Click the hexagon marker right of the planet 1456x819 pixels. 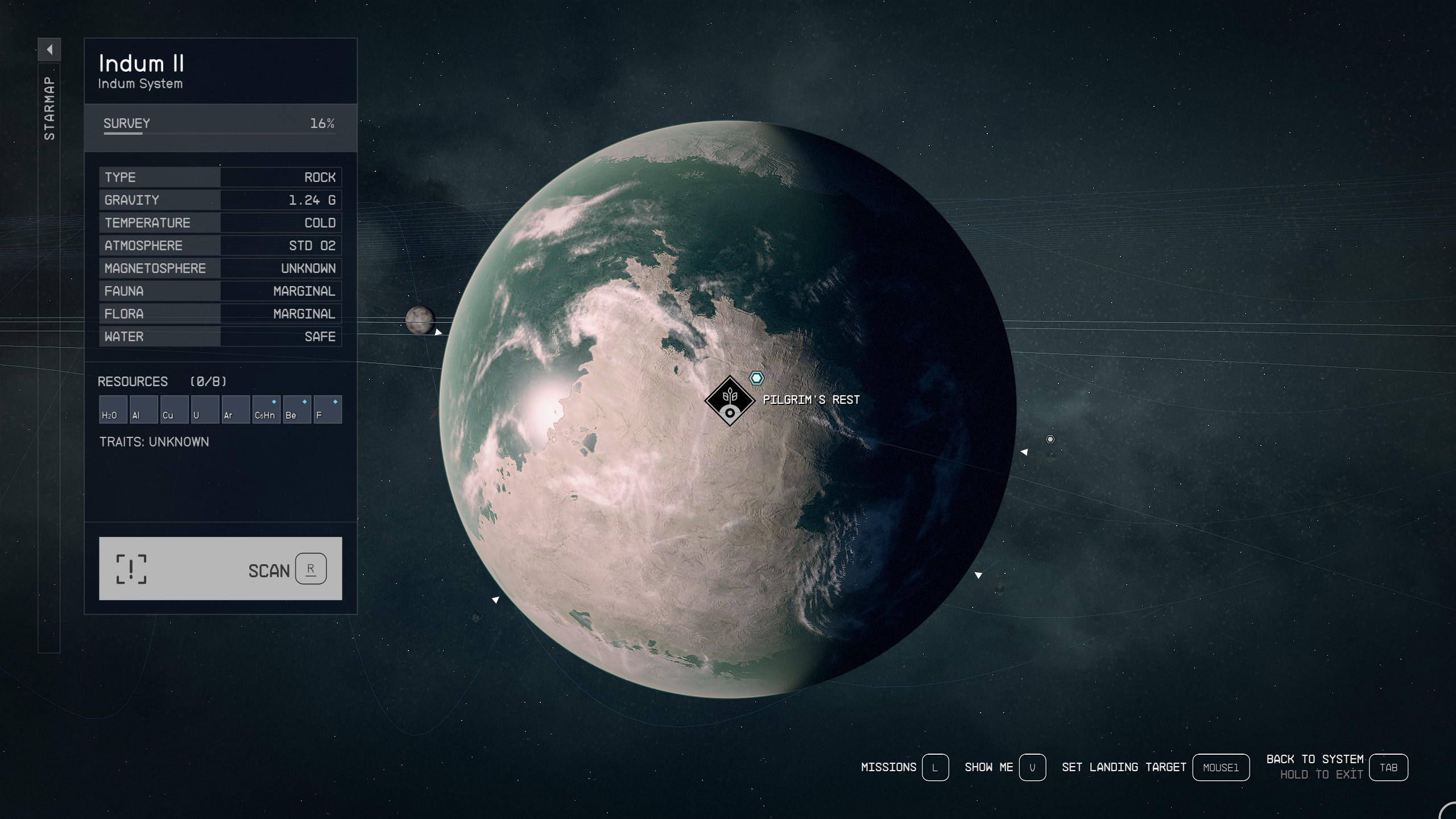coord(1049,439)
